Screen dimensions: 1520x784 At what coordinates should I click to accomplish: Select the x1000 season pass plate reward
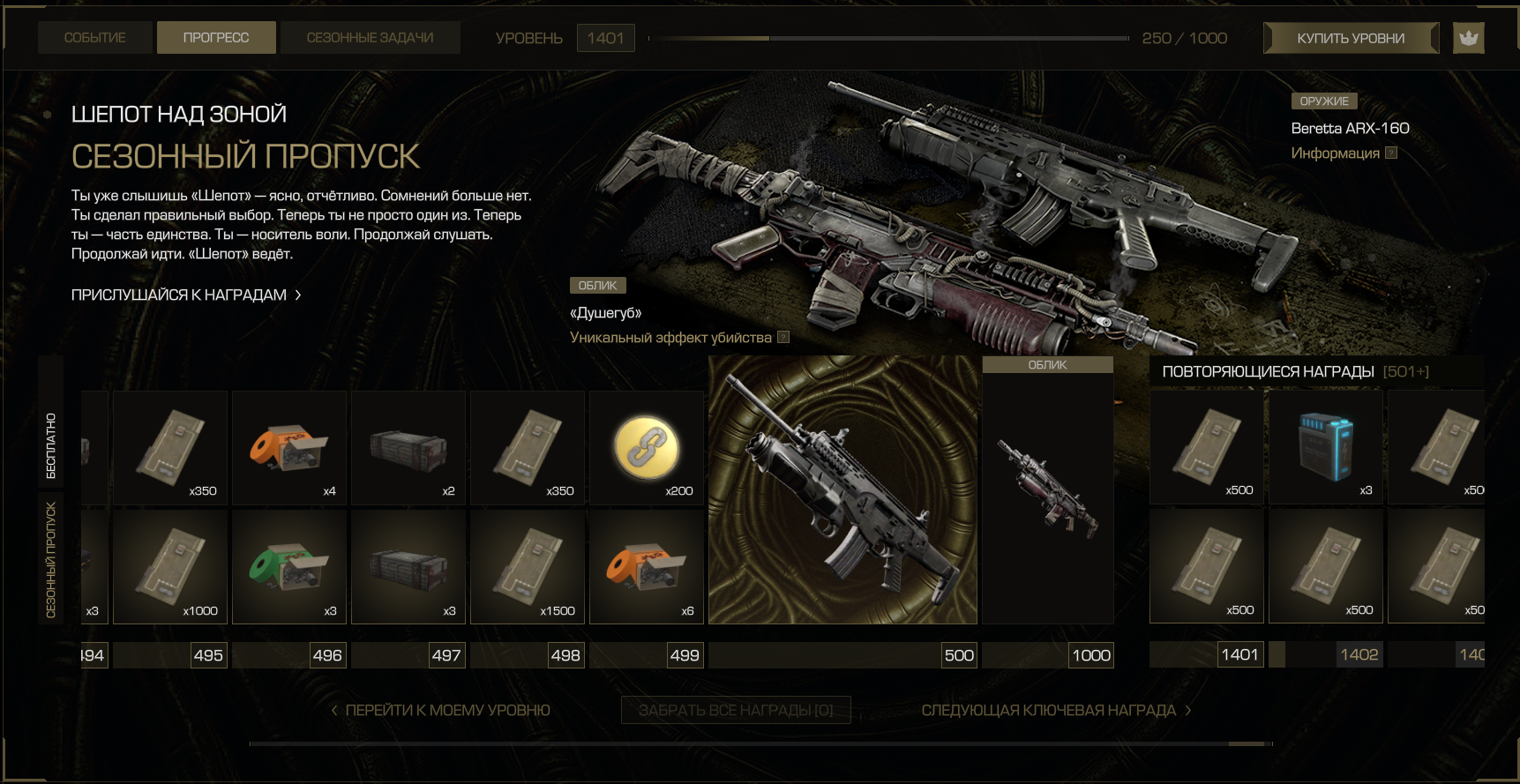[170, 568]
